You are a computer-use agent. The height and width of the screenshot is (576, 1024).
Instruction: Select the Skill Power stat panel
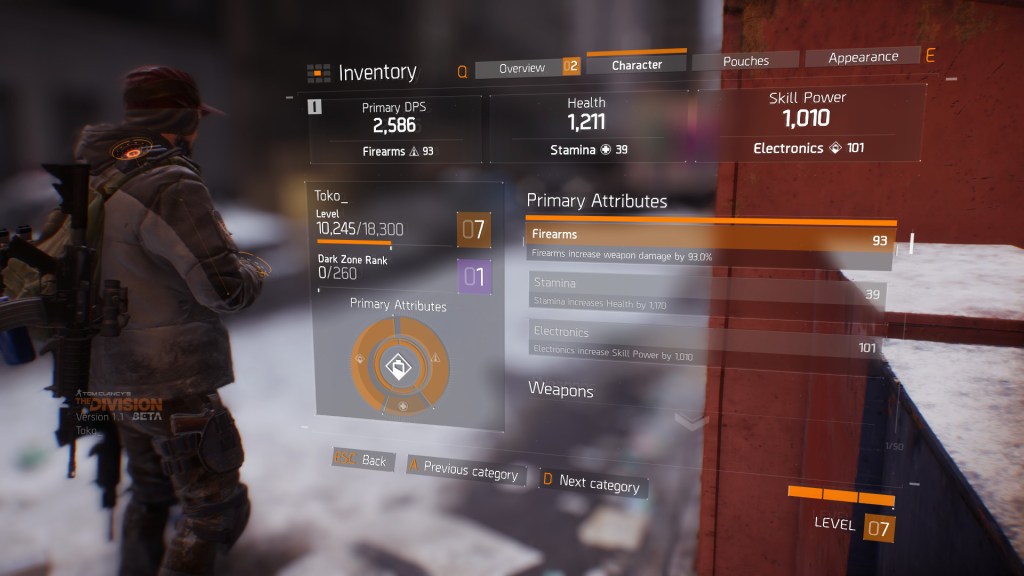pos(808,124)
